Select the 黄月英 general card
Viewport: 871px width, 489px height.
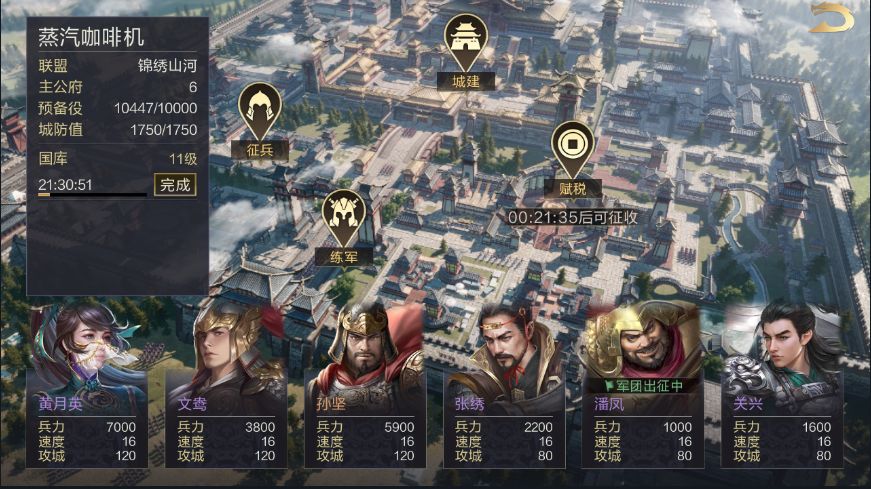tap(88, 390)
